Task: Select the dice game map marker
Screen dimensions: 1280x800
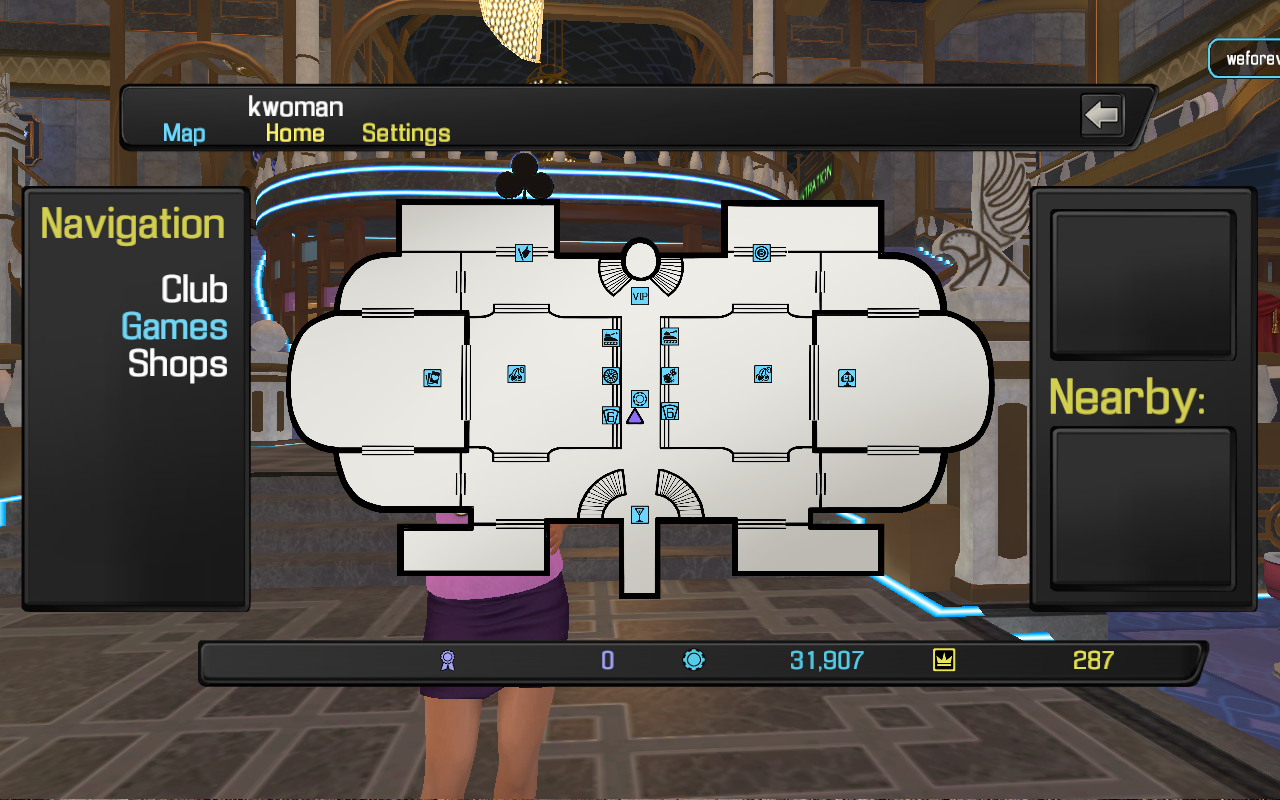Action: (670, 376)
